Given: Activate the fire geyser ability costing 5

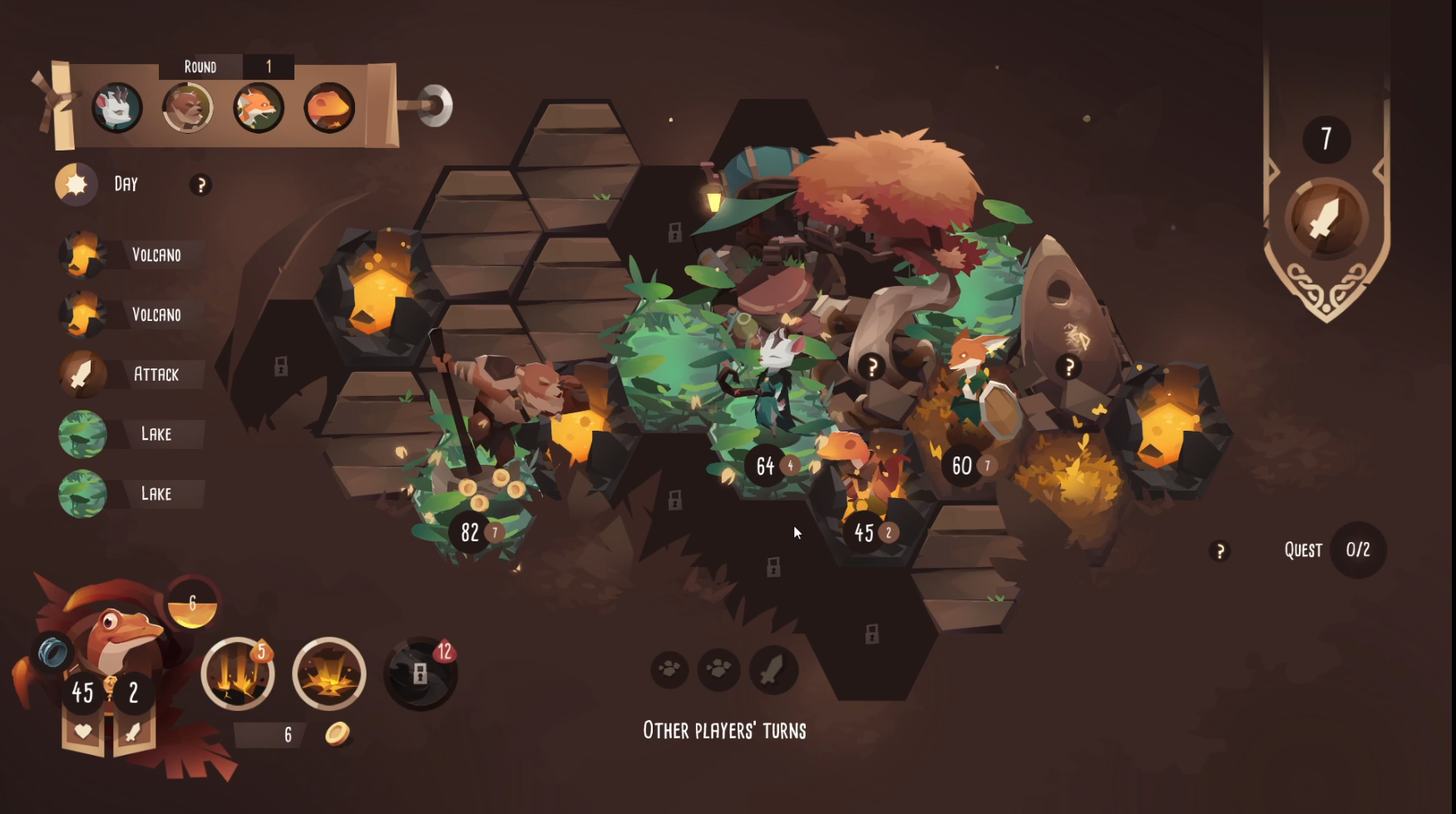Looking at the screenshot, I should (x=238, y=673).
